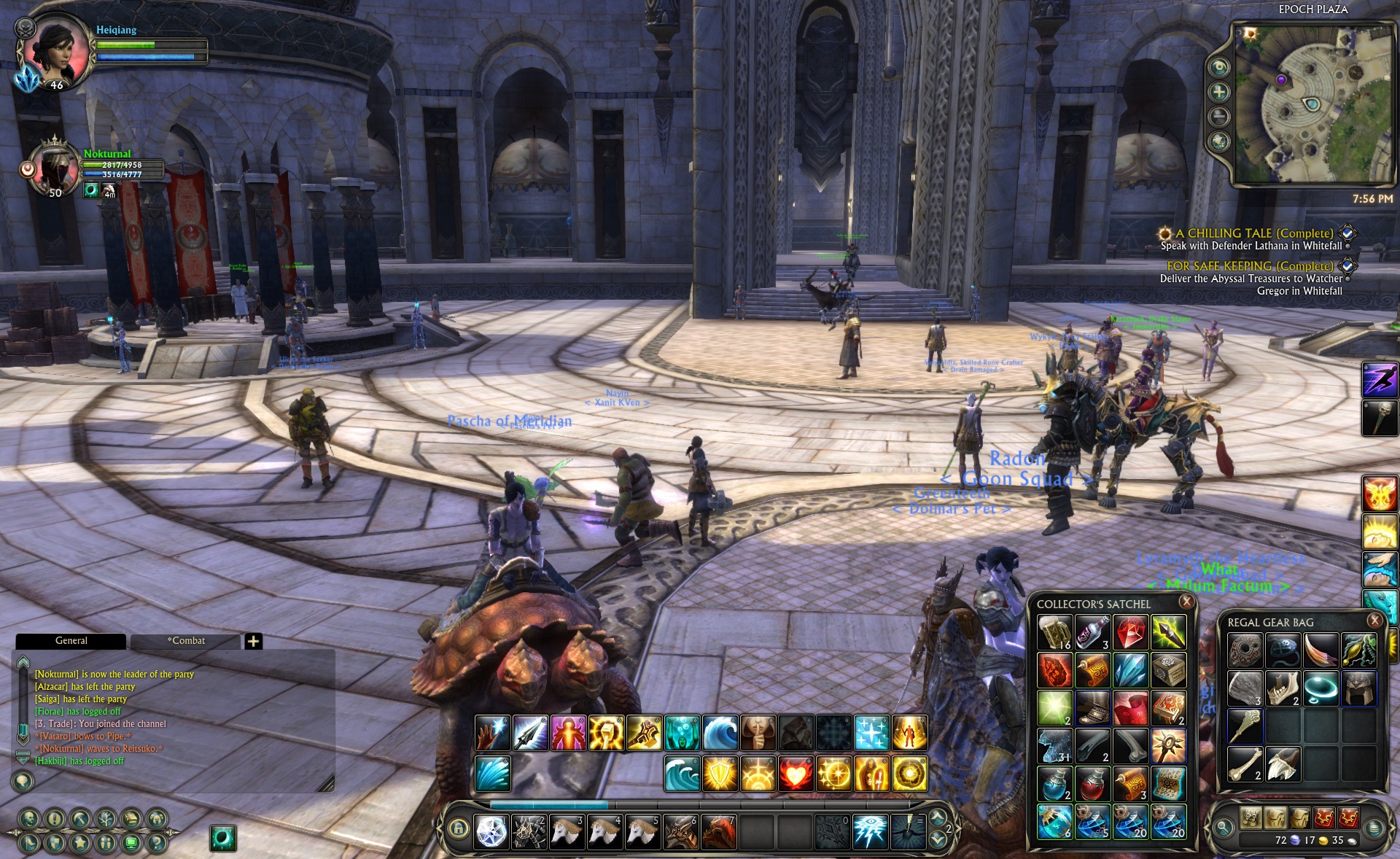The image size is (1400, 859).
Task: Add a new chat tab with plus button
Action: point(253,641)
